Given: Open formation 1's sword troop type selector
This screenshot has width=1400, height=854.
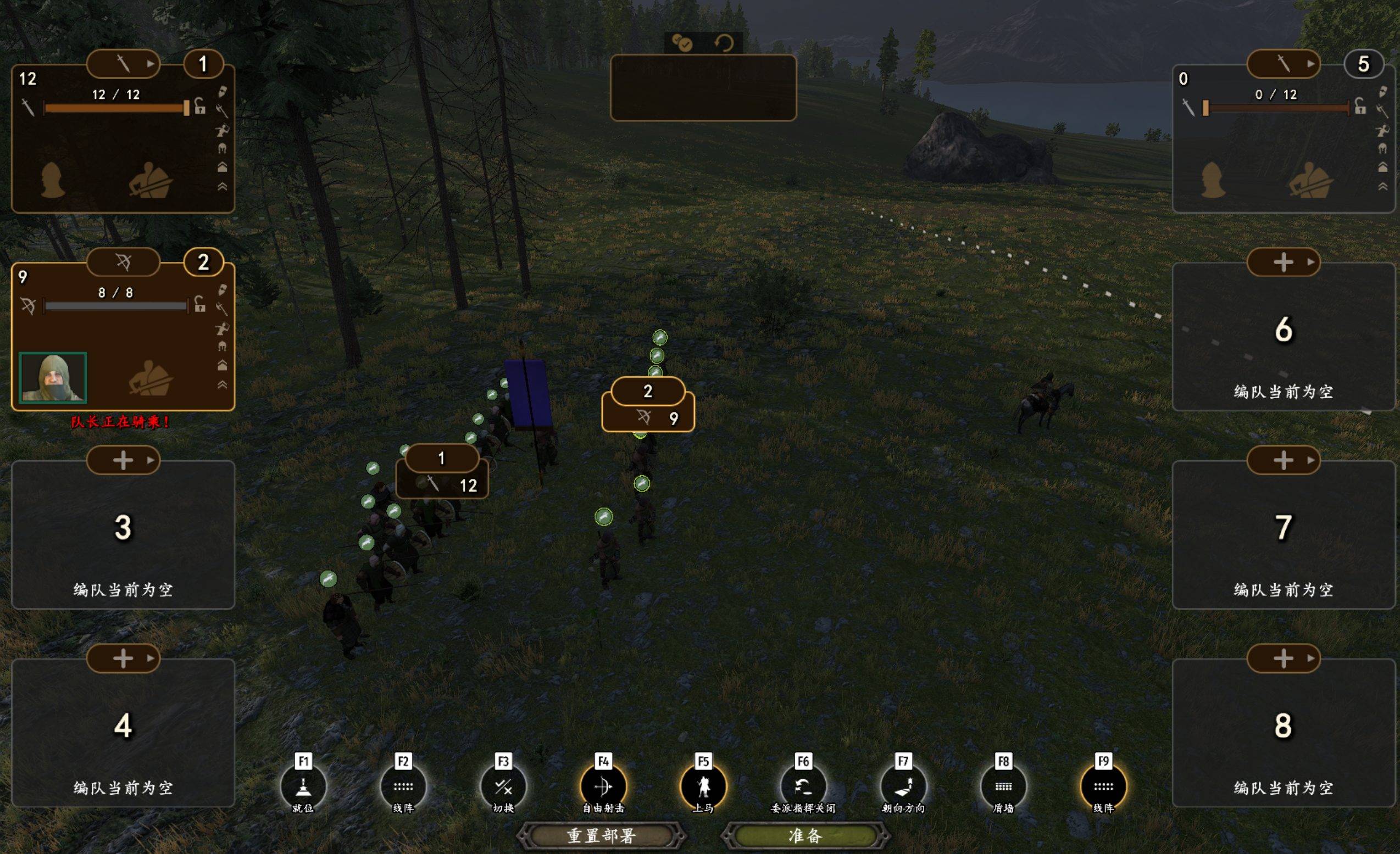Looking at the screenshot, I should [123, 64].
